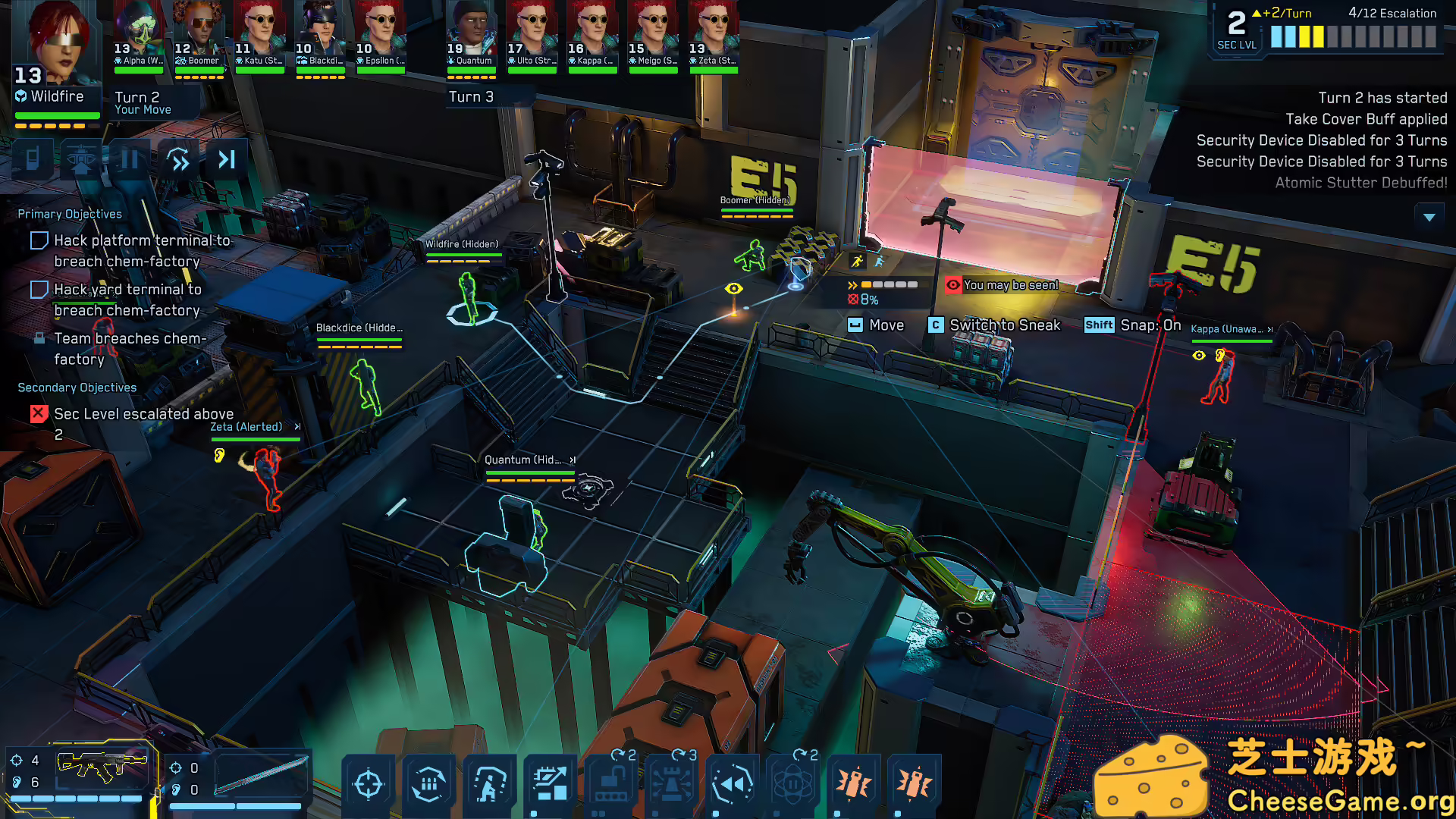Check the Hack yard terminal objective box

(39, 289)
